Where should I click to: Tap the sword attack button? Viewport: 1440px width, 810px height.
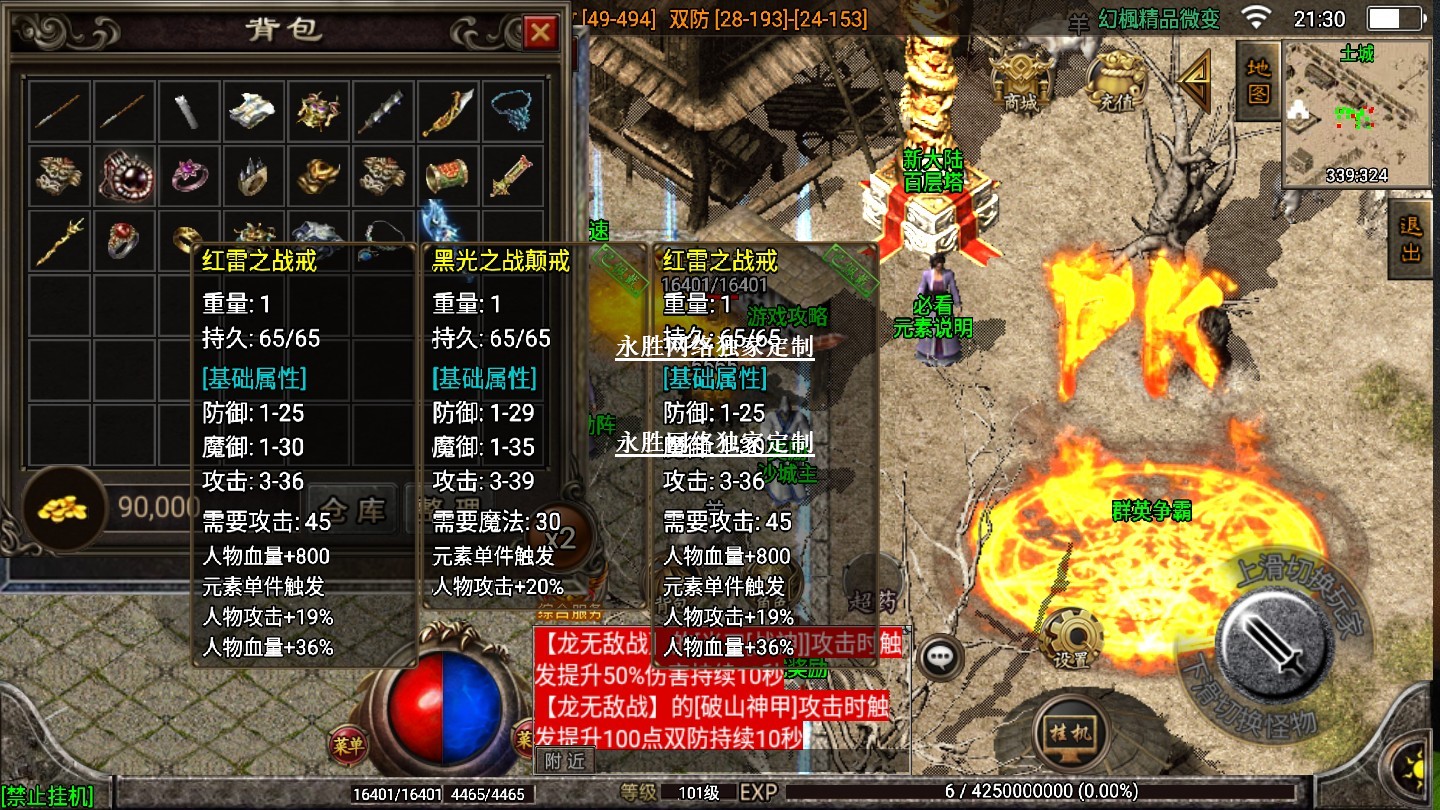click(1274, 633)
